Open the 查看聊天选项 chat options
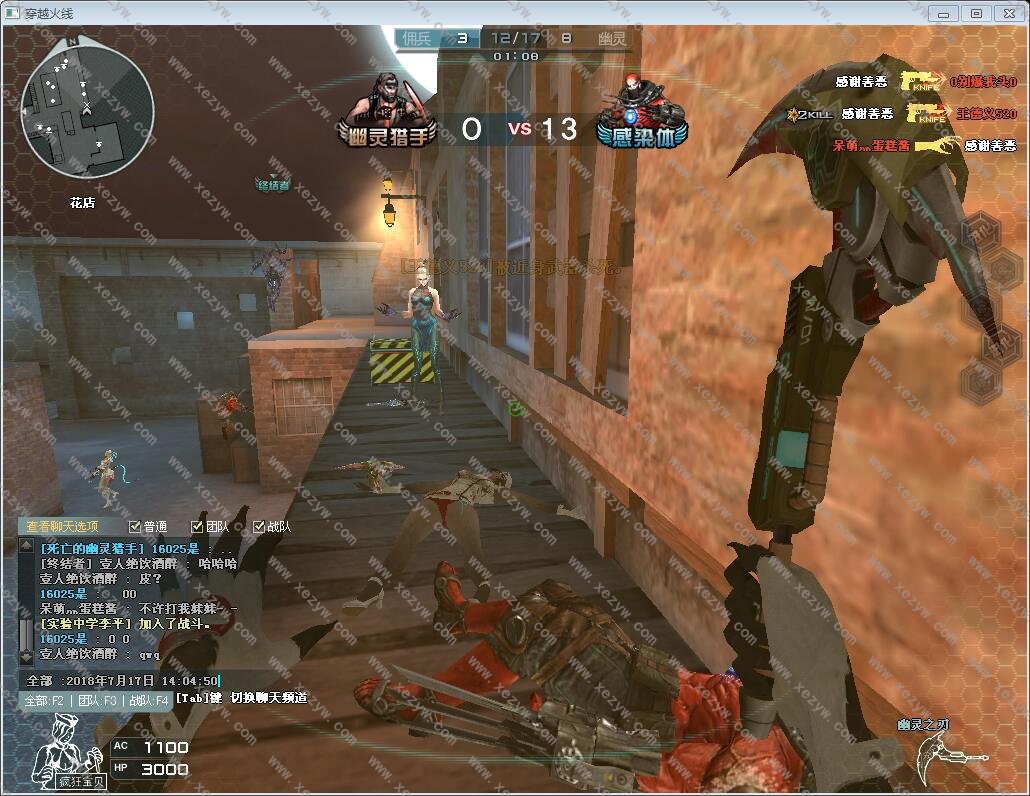The image size is (1030, 796). pos(62,527)
